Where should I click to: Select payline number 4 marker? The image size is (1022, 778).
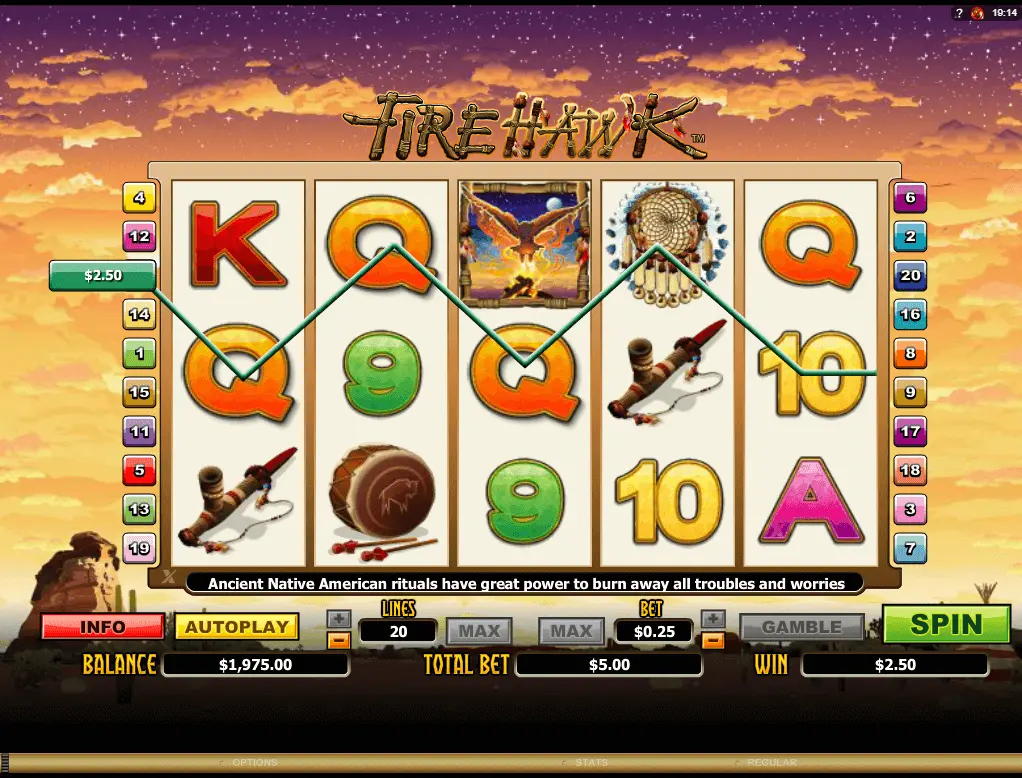138,198
